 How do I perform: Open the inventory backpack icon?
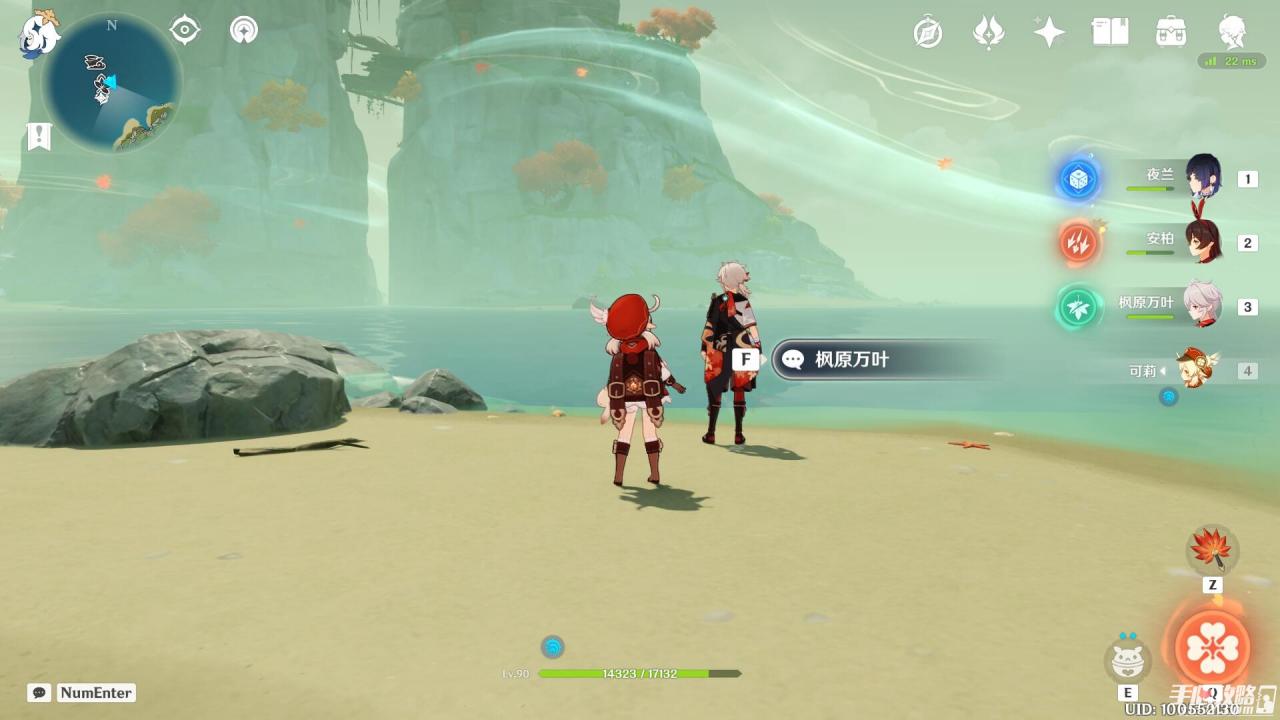pyautogui.click(x=1171, y=32)
